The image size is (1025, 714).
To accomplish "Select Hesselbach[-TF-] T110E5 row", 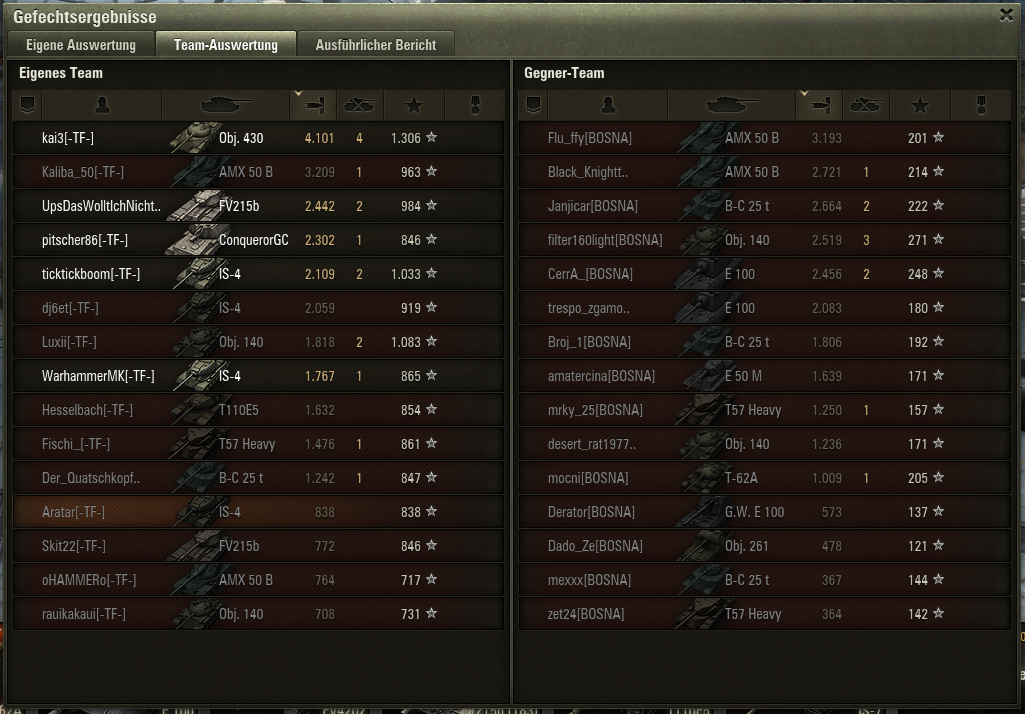I will click(x=87, y=410).
